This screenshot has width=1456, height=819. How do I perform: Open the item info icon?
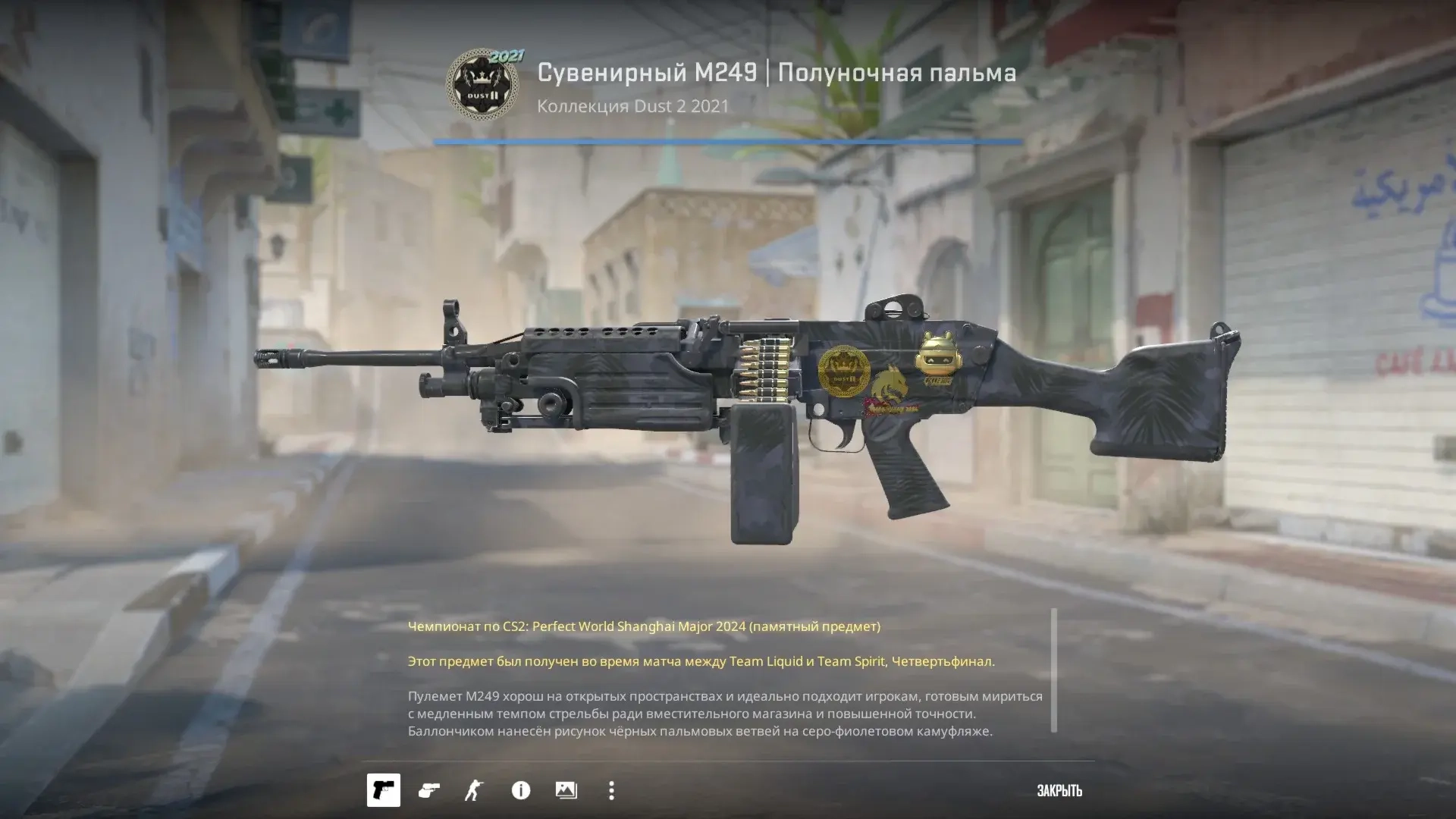519,791
